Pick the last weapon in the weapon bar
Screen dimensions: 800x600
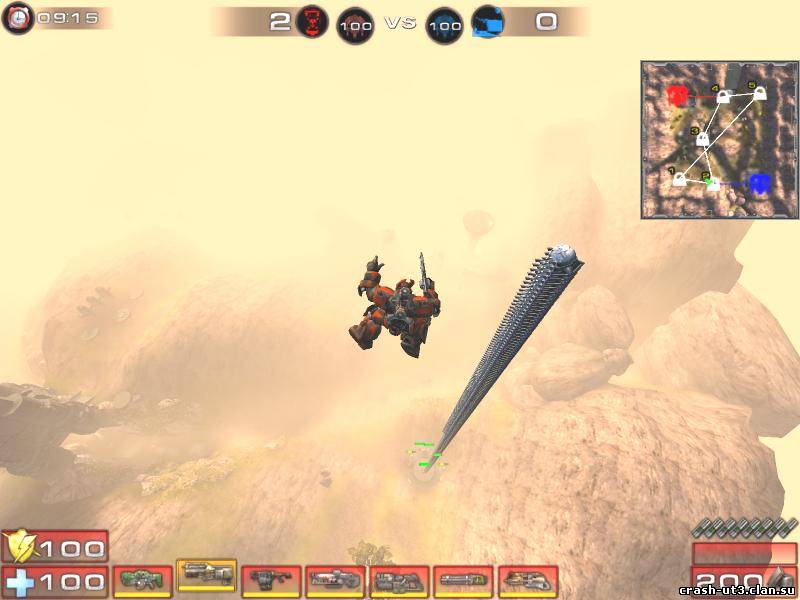528,580
